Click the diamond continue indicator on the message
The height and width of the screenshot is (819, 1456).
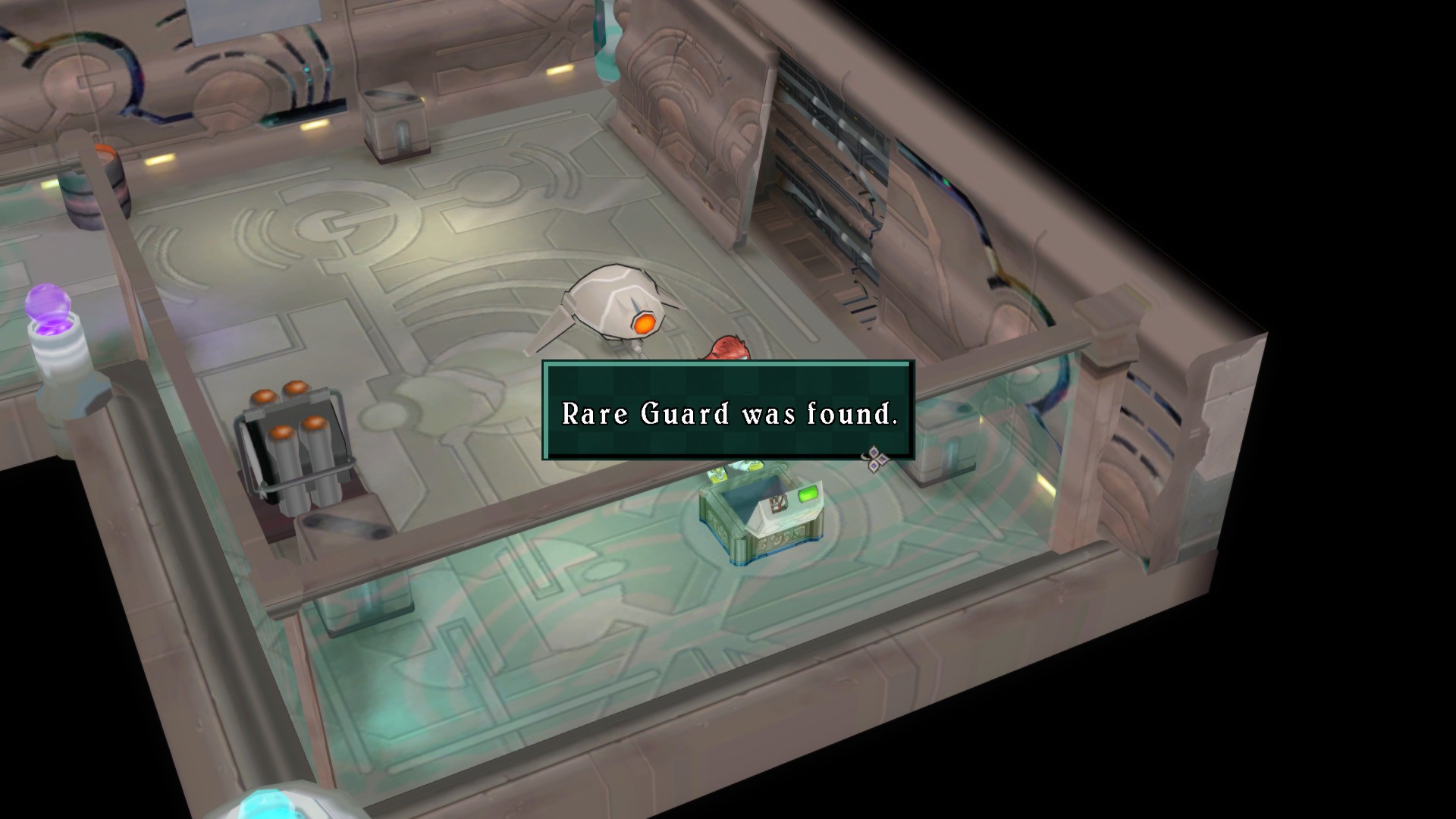(x=876, y=459)
